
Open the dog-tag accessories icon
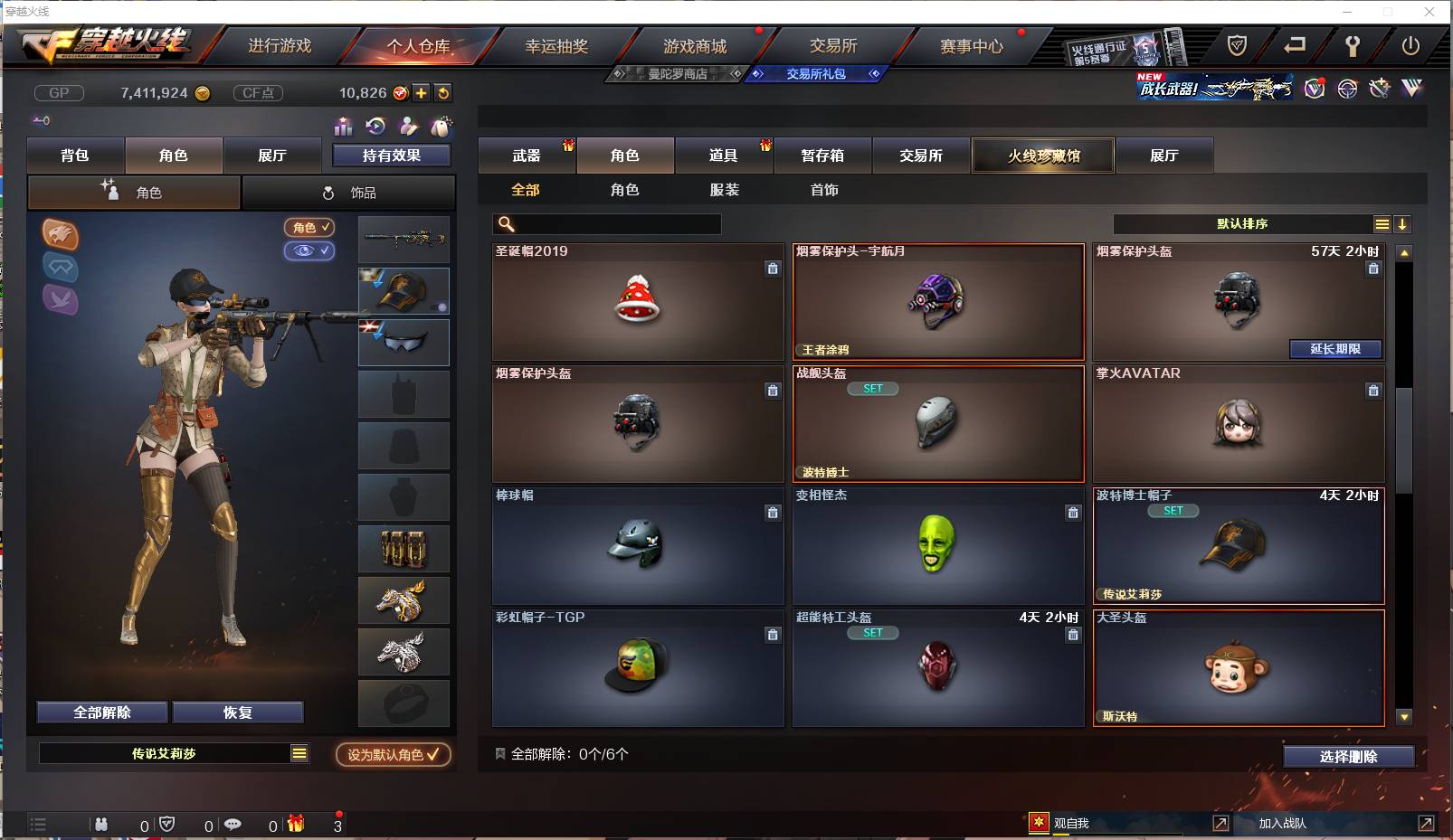click(x=441, y=127)
